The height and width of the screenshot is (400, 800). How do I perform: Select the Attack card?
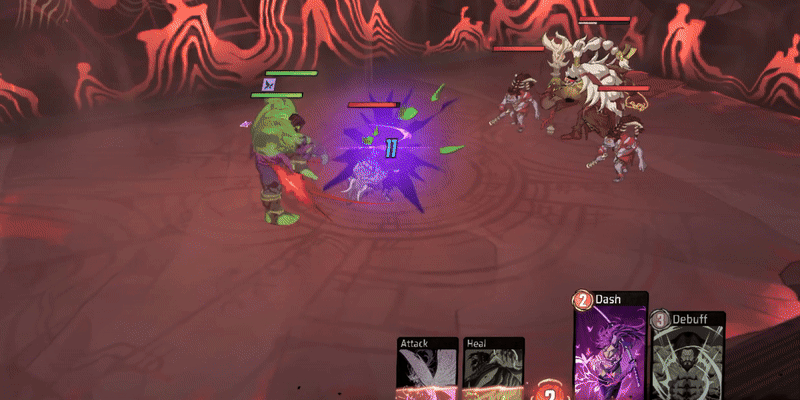click(x=428, y=368)
